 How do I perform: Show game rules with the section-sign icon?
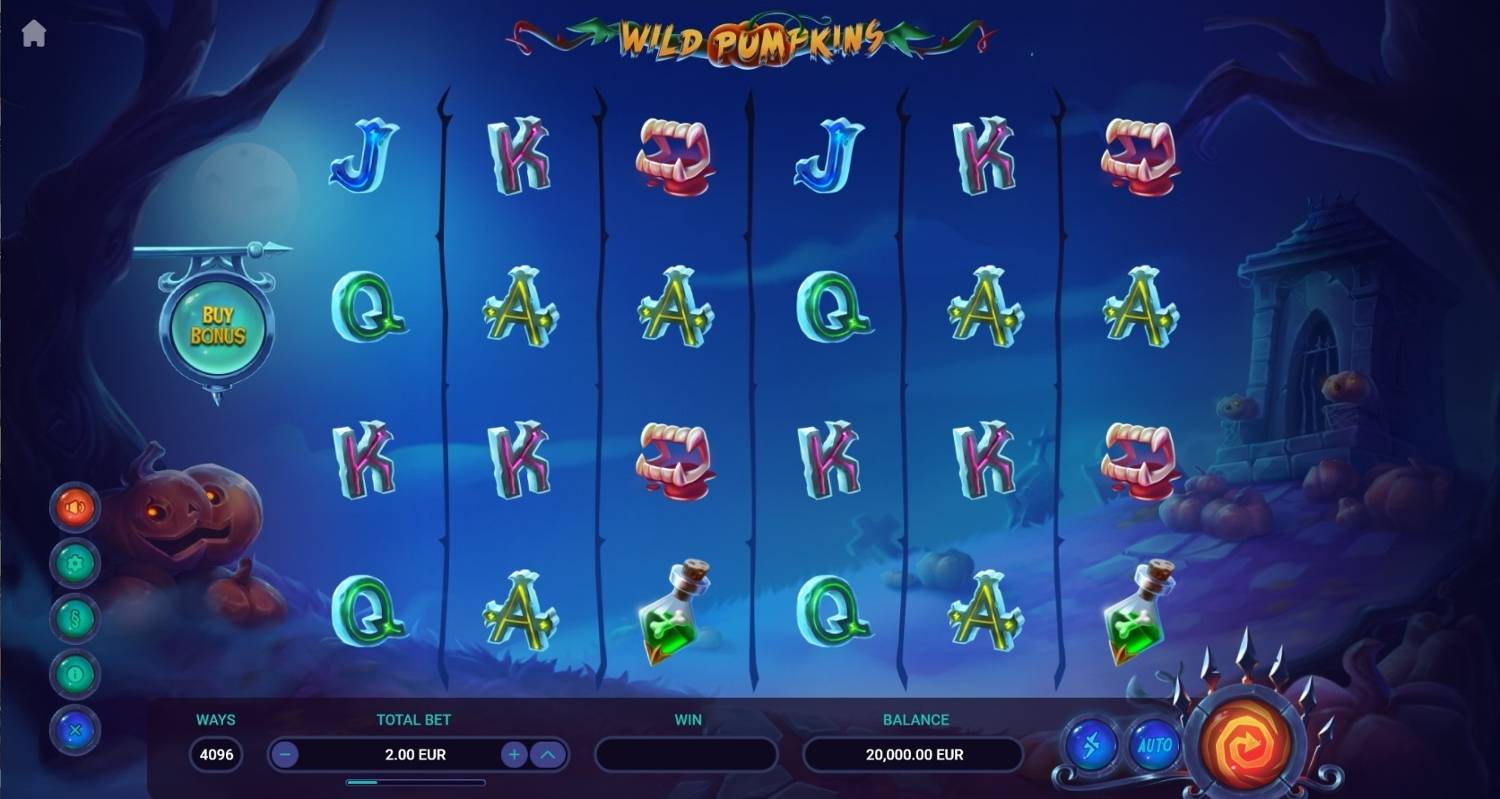point(75,620)
